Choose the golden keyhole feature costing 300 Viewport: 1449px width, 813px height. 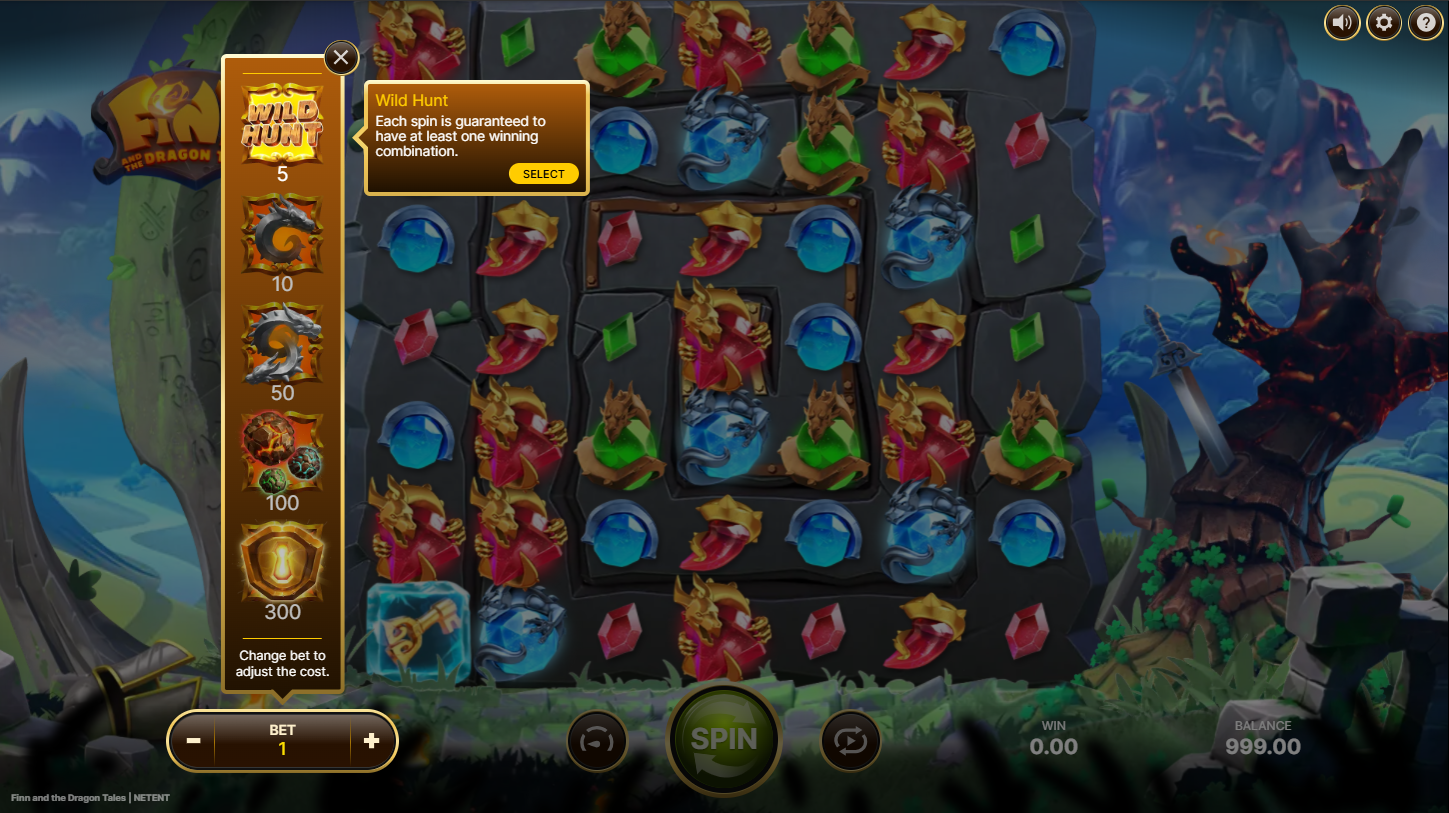(282, 562)
